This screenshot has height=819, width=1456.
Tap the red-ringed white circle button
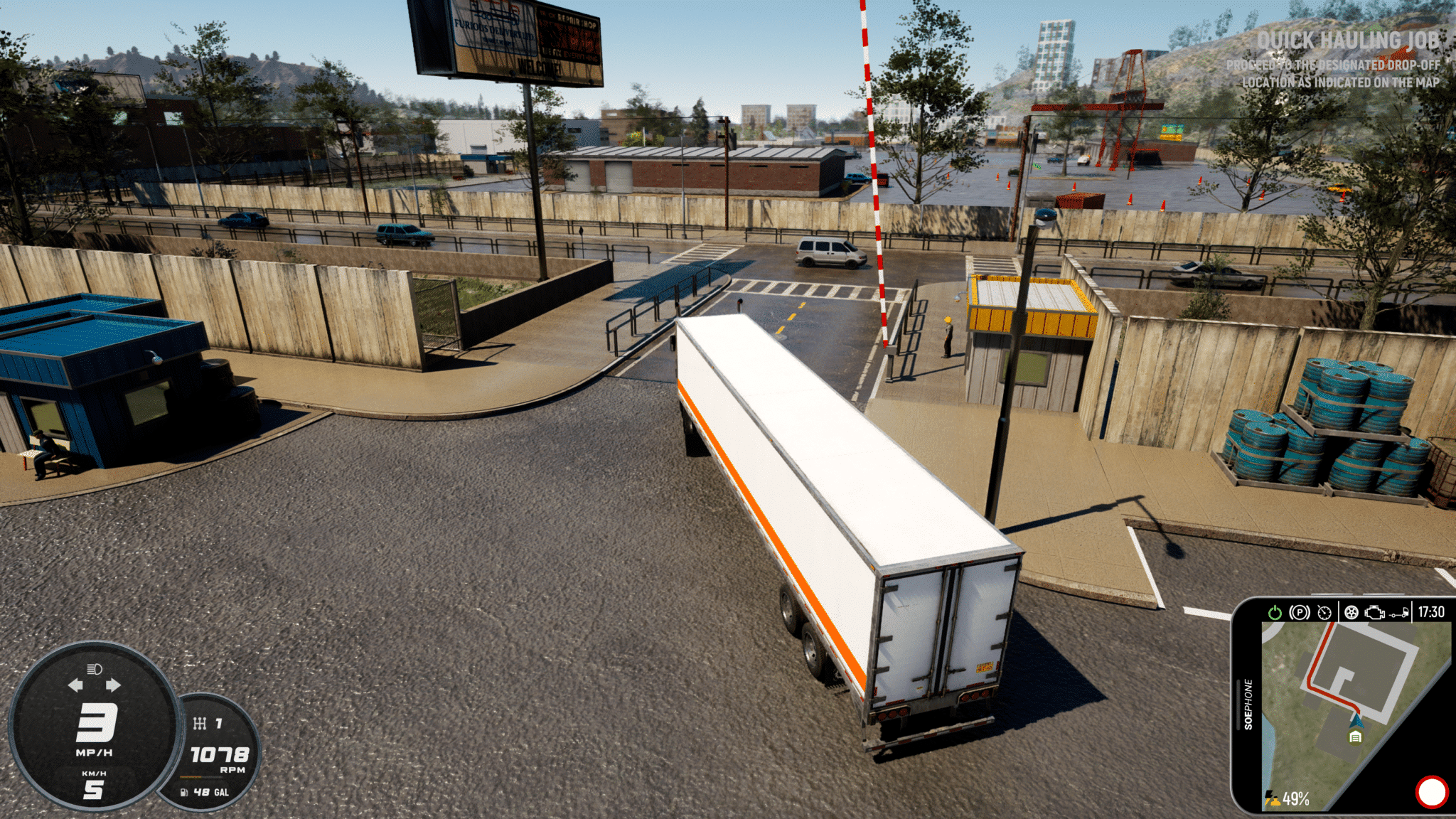click(1431, 792)
